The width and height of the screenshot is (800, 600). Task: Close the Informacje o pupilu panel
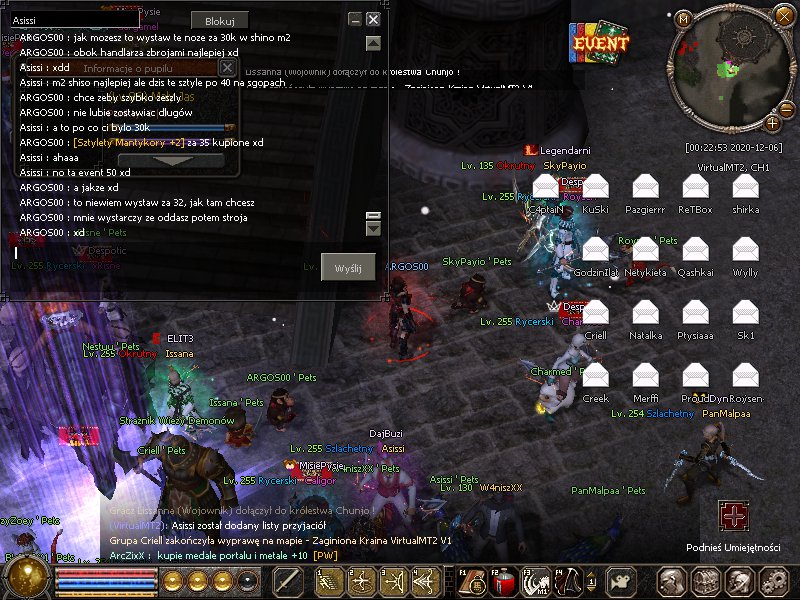pyautogui.click(x=227, y=68)
